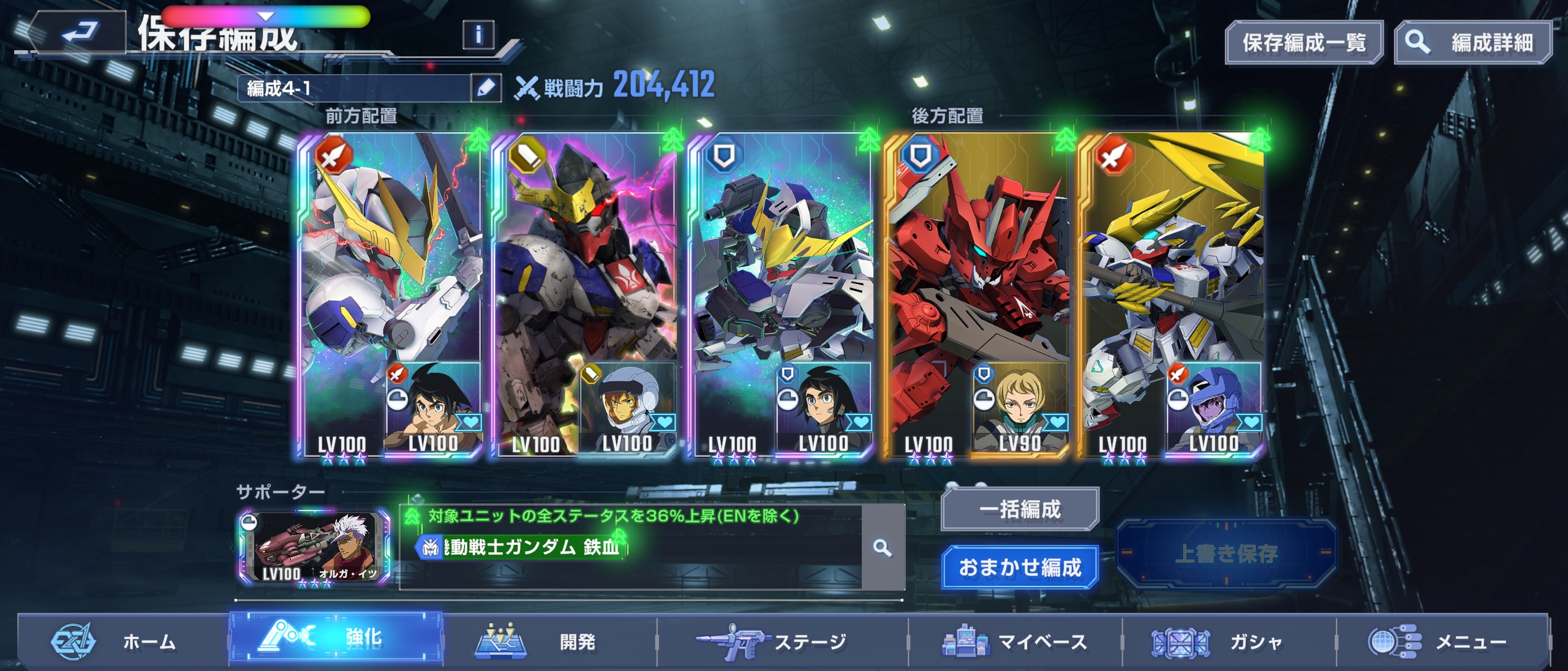This screenshot has height=671, width=1568.
Task: Edit the formation name with pencil icon
Action: point(486,88)
